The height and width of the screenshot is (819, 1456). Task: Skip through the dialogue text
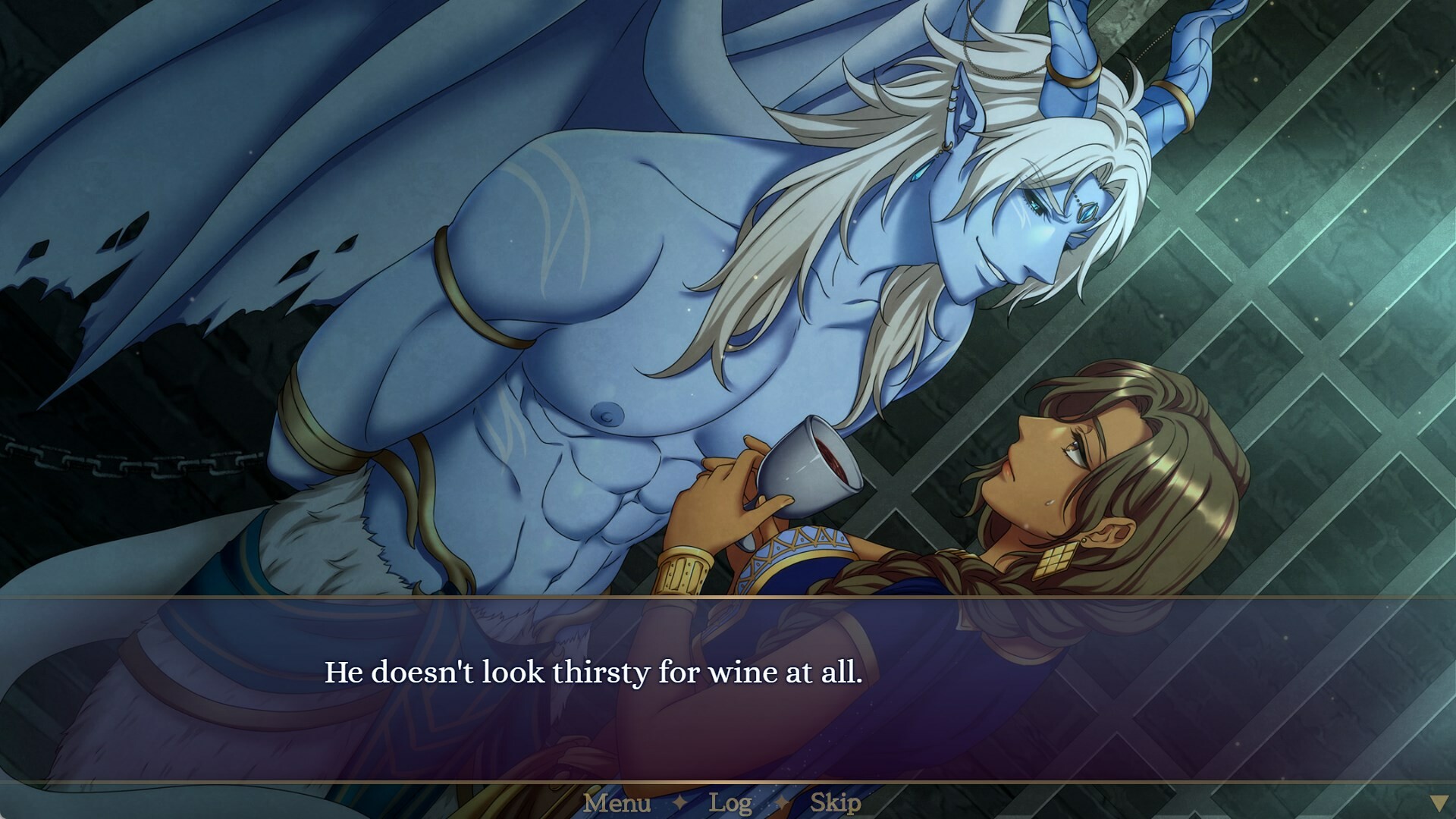[x=835, y=803]
